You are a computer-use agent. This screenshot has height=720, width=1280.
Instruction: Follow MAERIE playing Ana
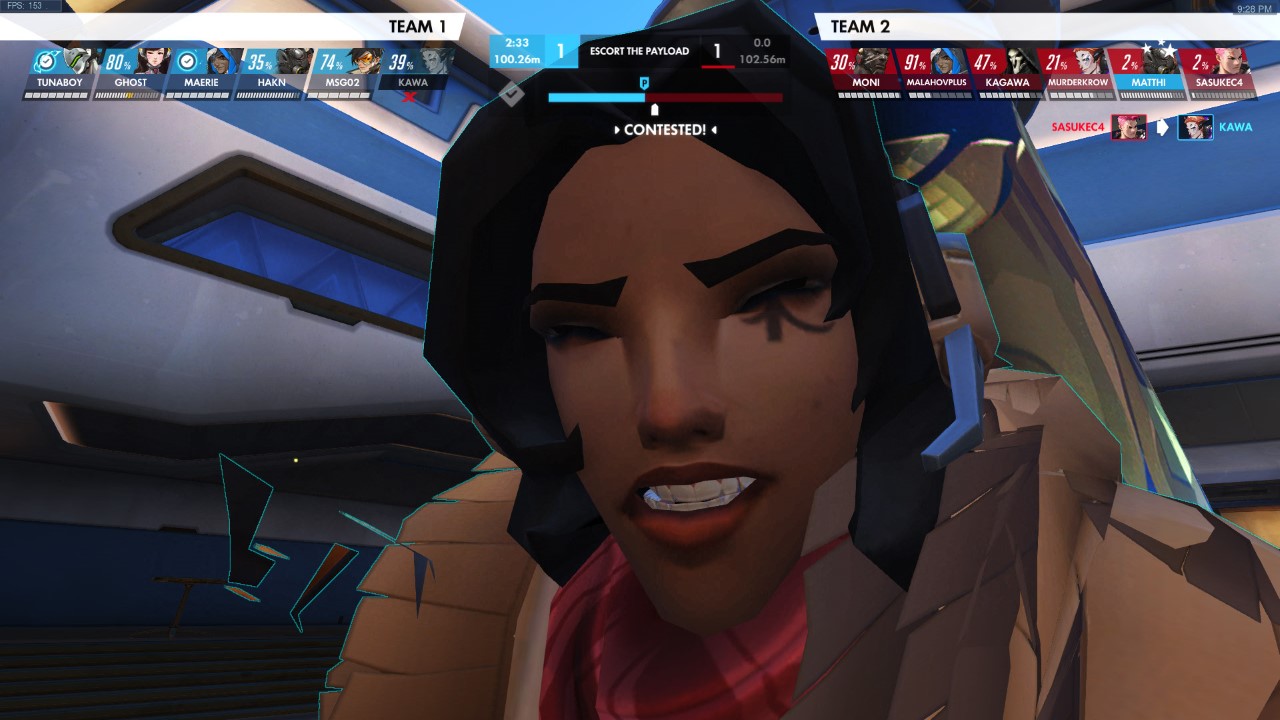pos(200,72)
